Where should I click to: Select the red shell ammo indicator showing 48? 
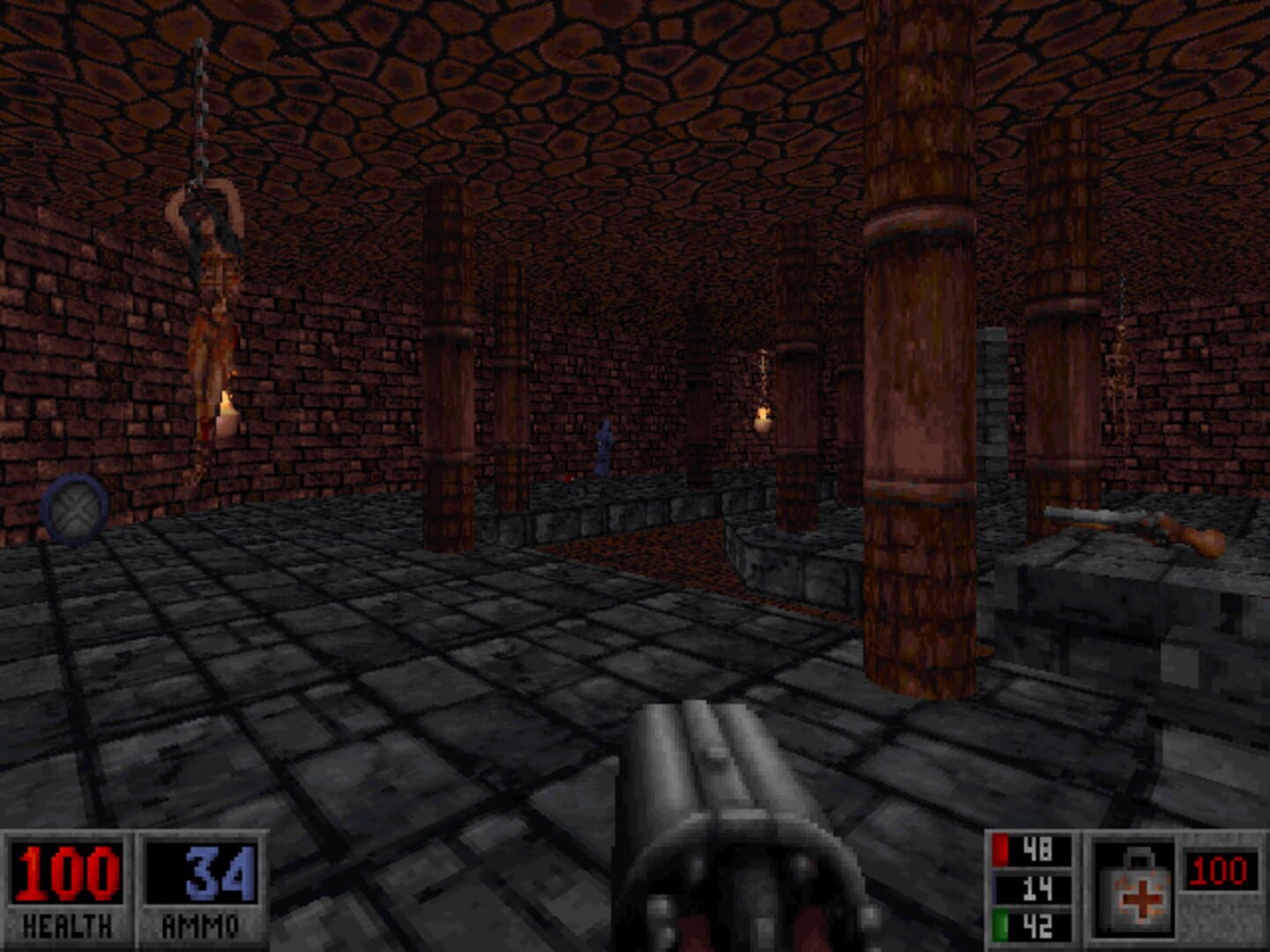point(1034,850)
